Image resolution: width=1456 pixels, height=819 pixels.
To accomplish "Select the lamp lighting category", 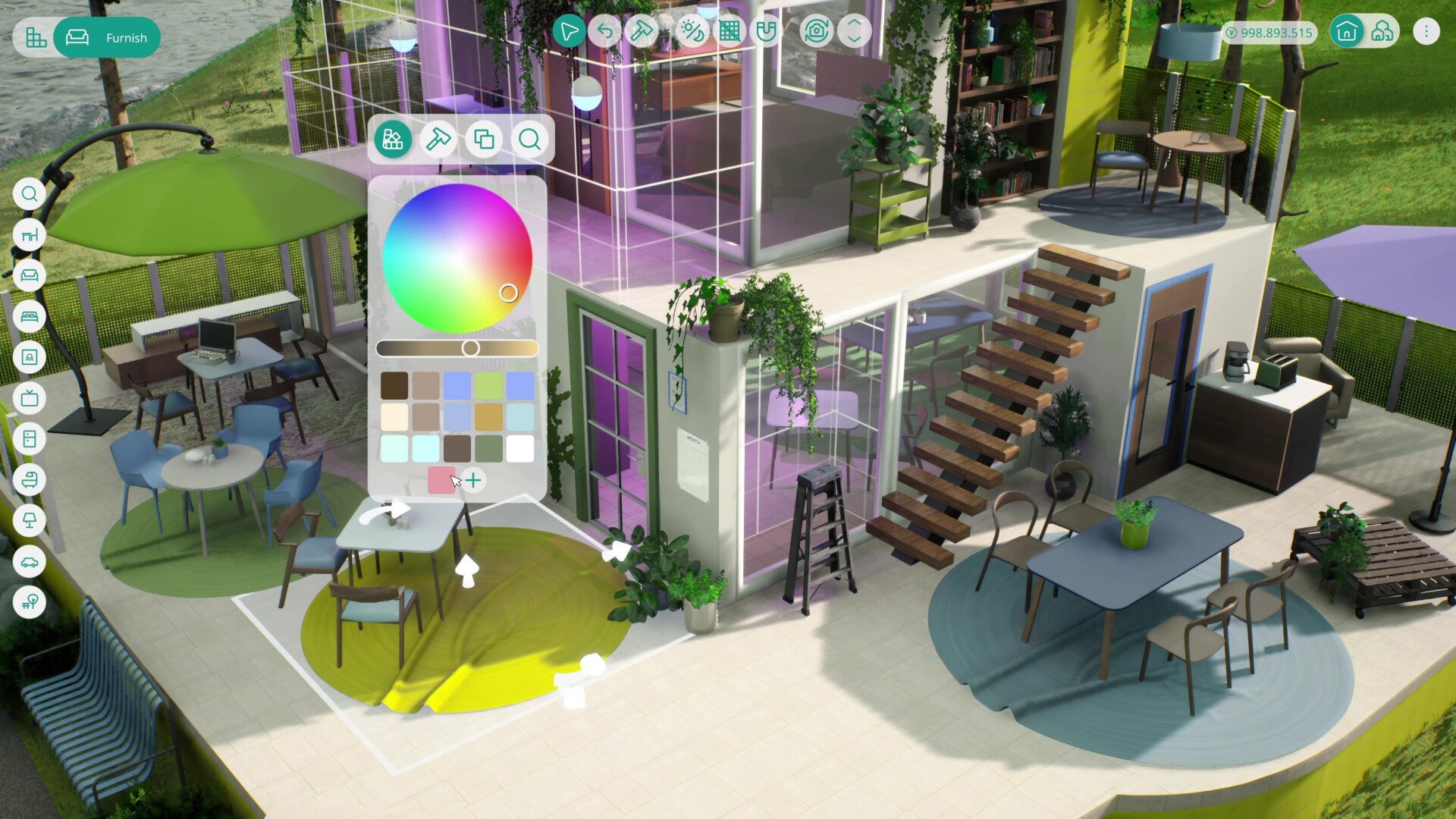I will click(x=30, y=520).
